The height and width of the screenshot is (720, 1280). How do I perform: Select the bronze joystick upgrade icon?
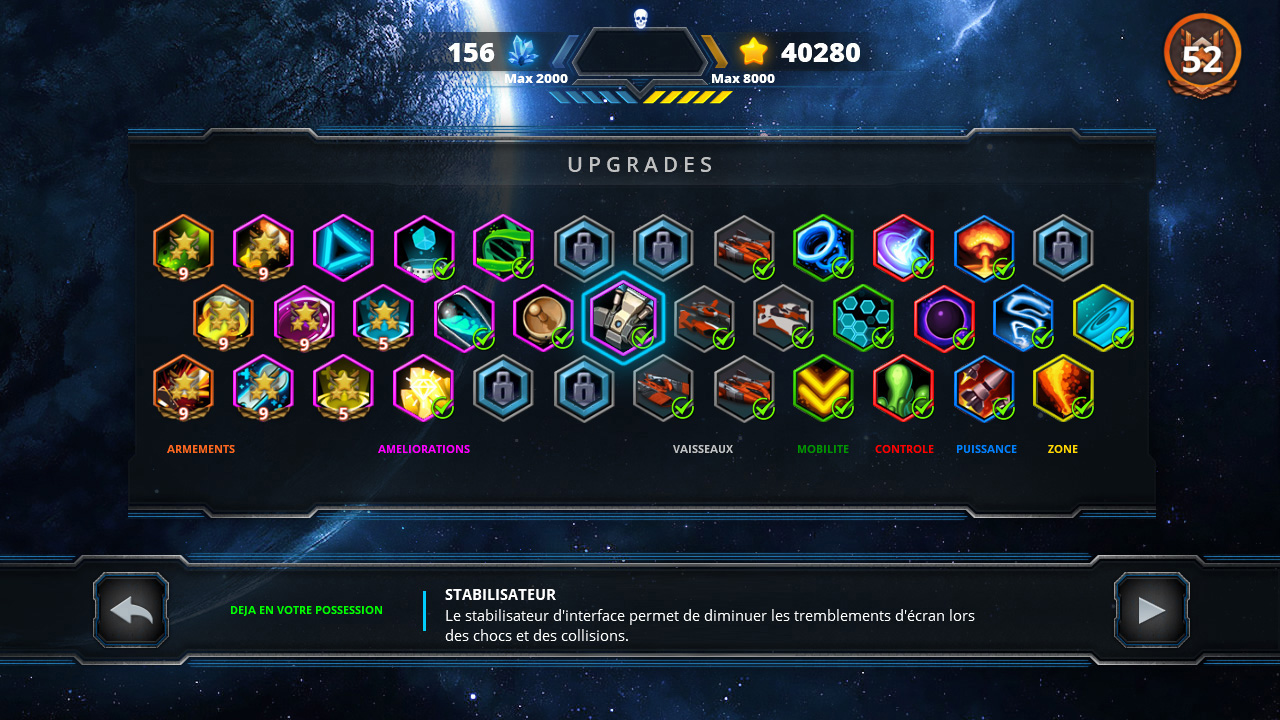click(543, 318)
